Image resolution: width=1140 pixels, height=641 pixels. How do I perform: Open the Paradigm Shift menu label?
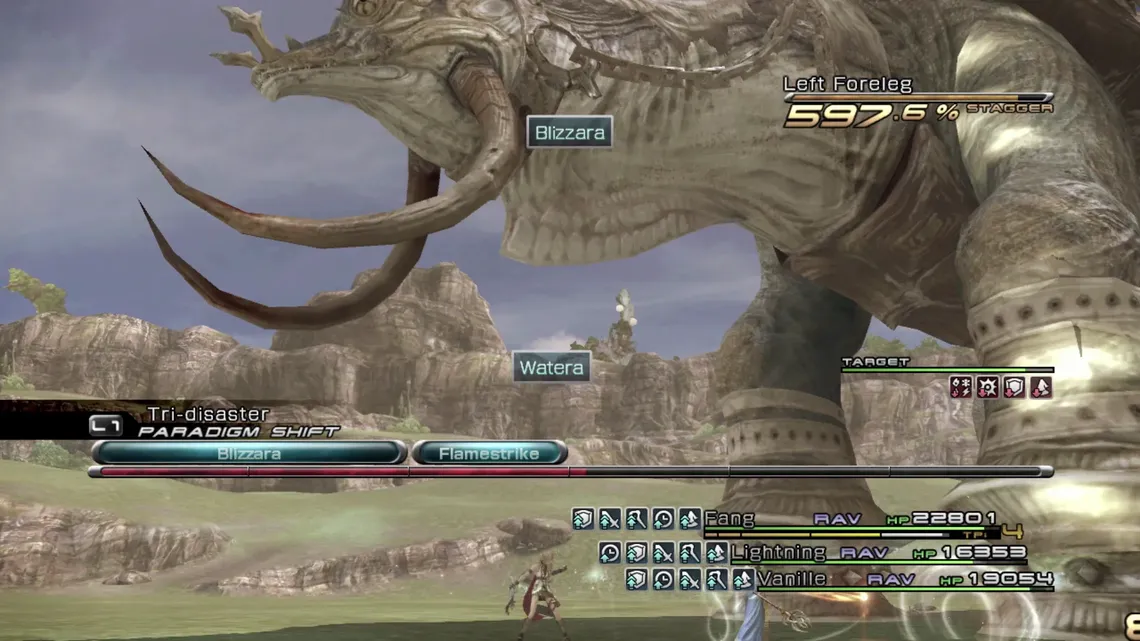click(x=238, y=431)
